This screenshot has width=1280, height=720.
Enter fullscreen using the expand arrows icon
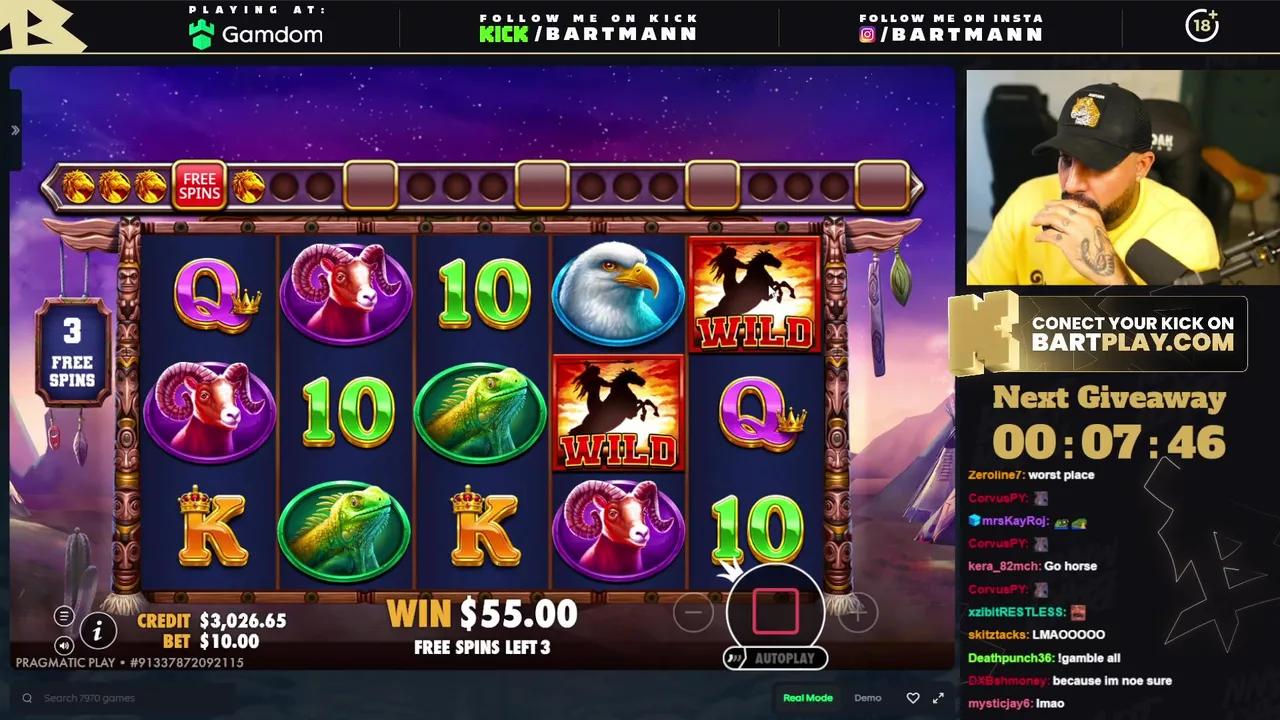(938, 697)
